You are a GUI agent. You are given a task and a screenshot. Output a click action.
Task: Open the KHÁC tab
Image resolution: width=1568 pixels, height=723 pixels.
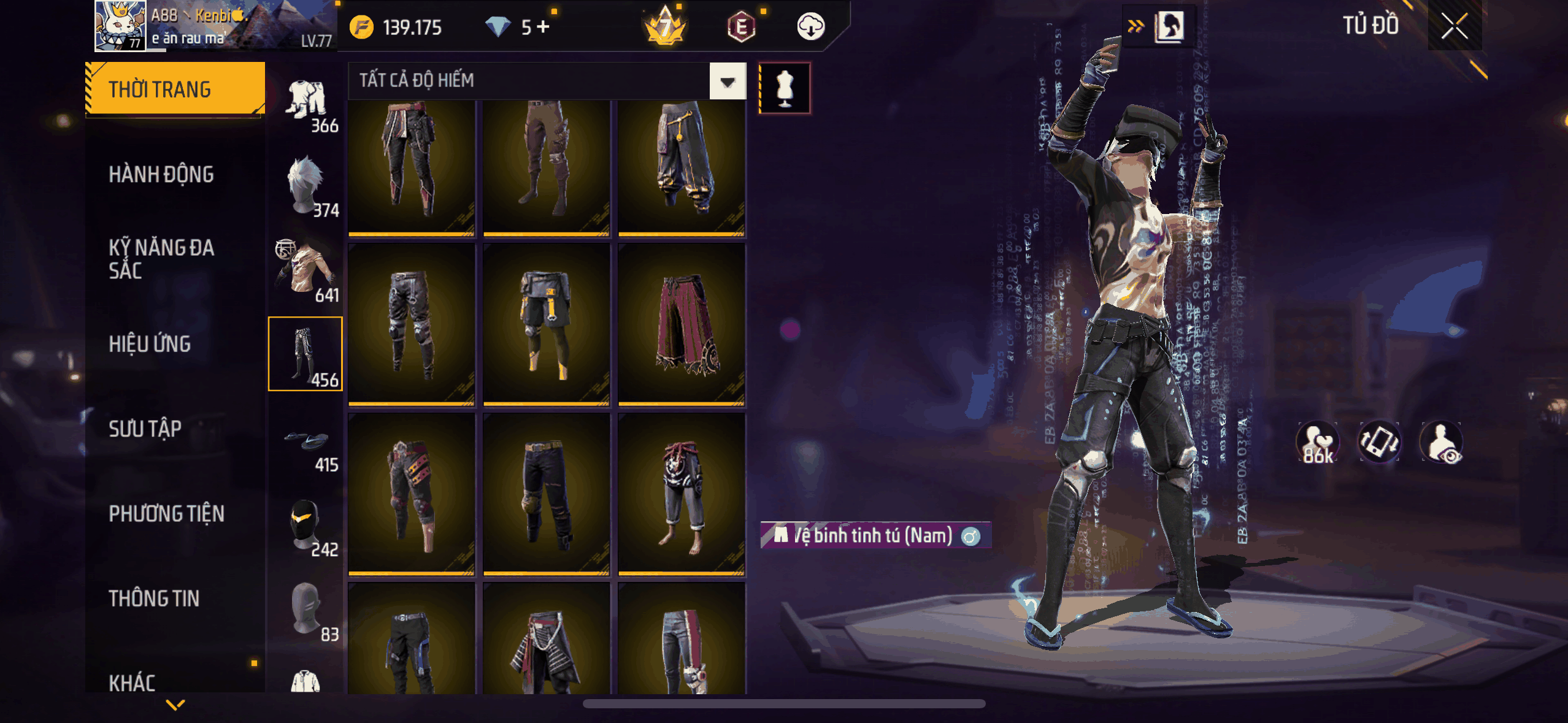point(132,682)
